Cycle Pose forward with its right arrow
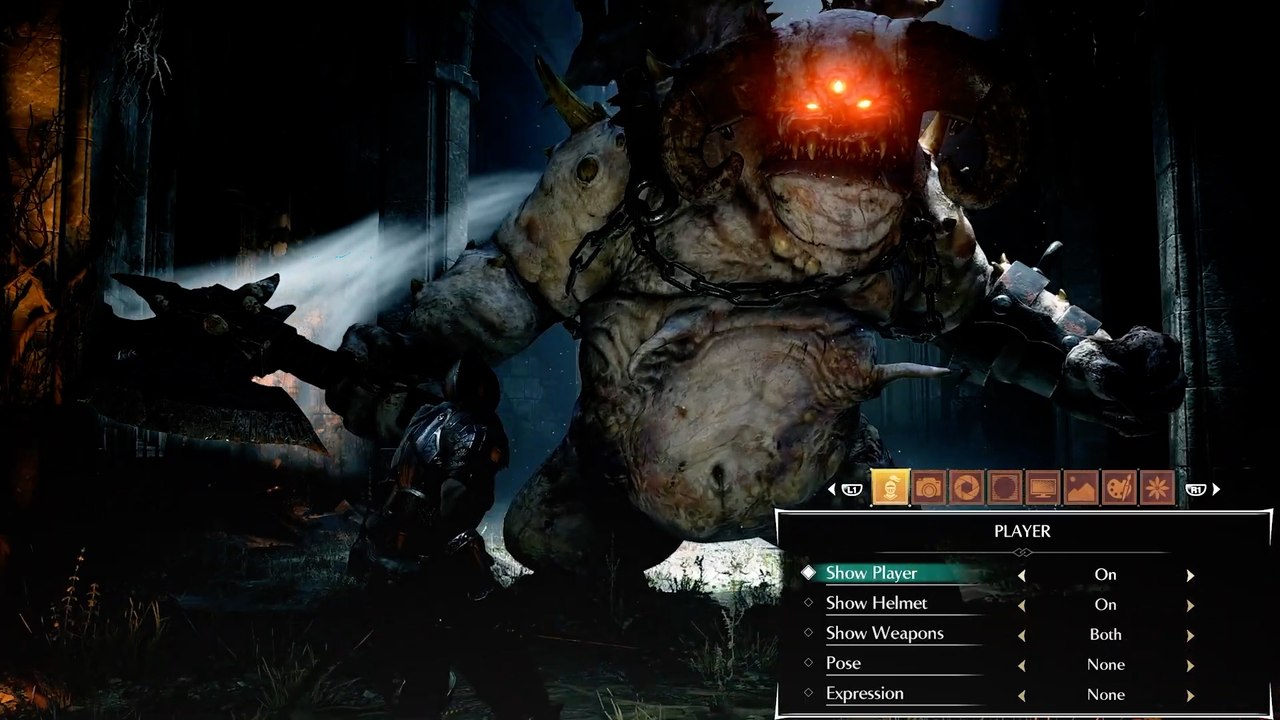1280x720 pixels. [x=1190, y=665]
